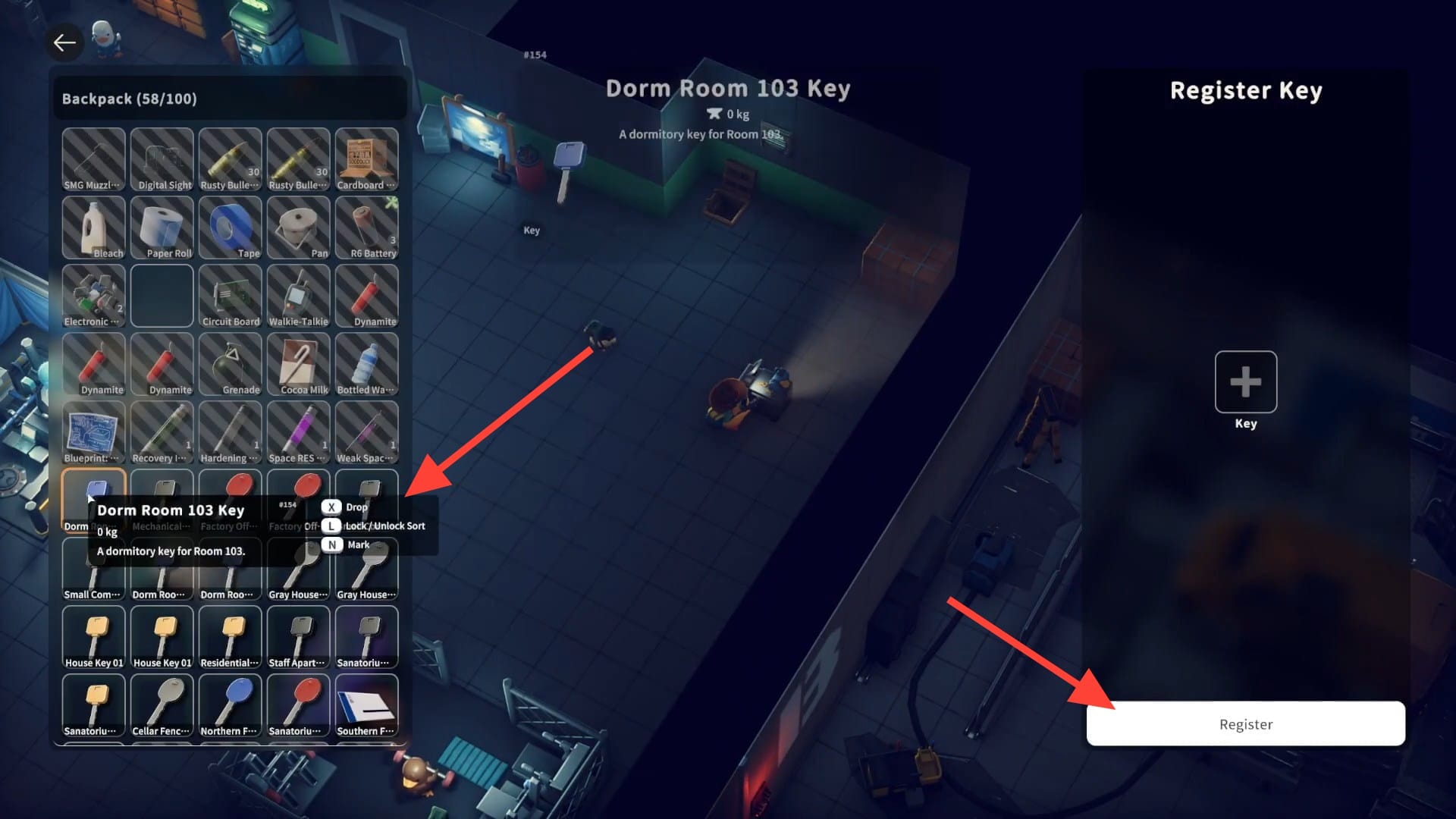Select the Residential key slot

tap(231, 637)
